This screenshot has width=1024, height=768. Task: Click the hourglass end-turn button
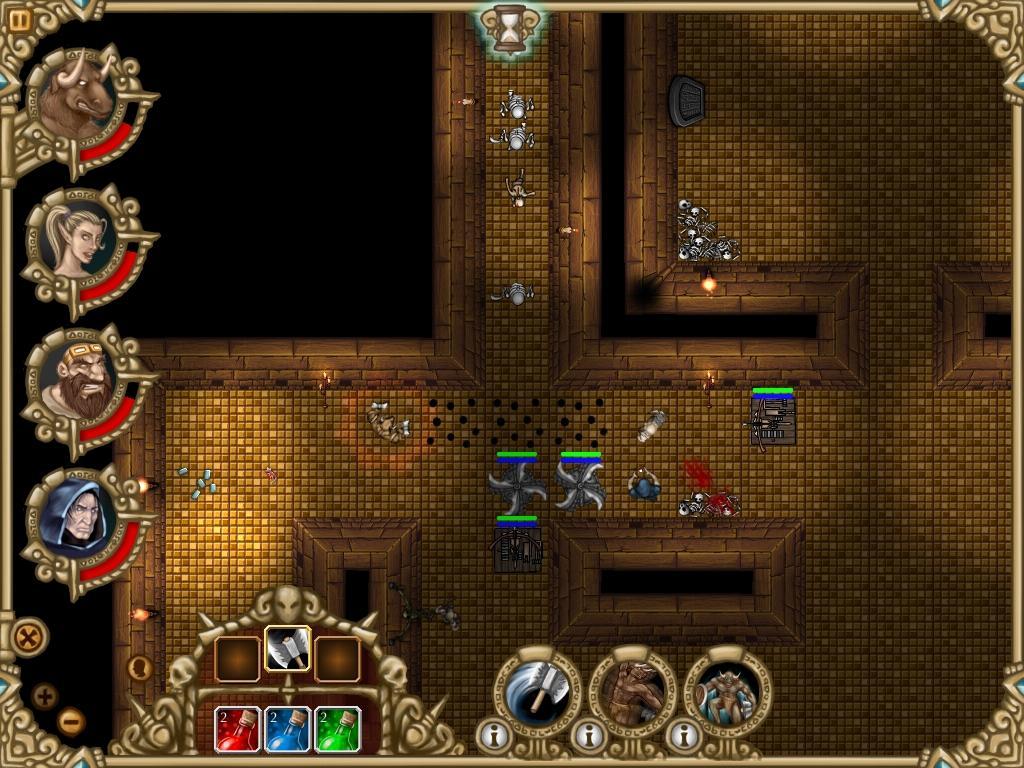(x=511, y=29)
